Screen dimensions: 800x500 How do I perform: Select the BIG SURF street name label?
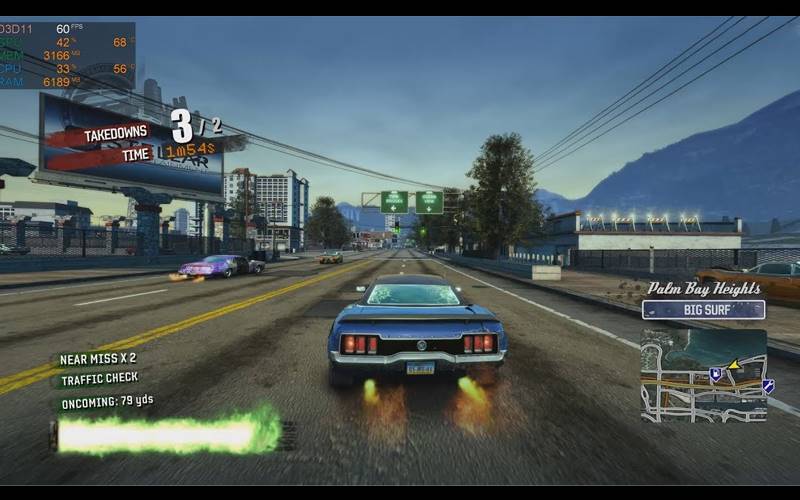[703, 310]
